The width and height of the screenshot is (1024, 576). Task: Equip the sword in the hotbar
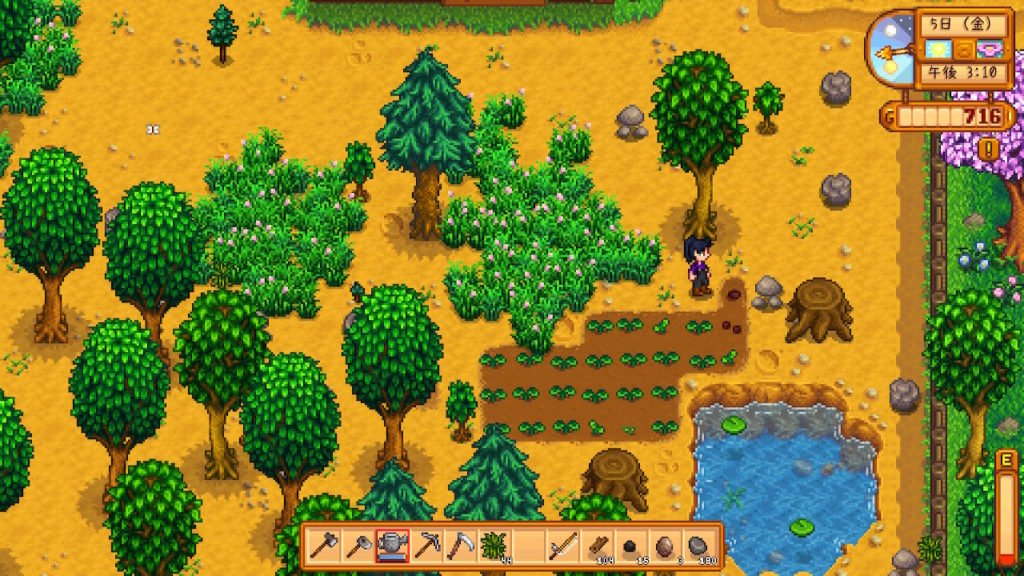tap(563, 546)
